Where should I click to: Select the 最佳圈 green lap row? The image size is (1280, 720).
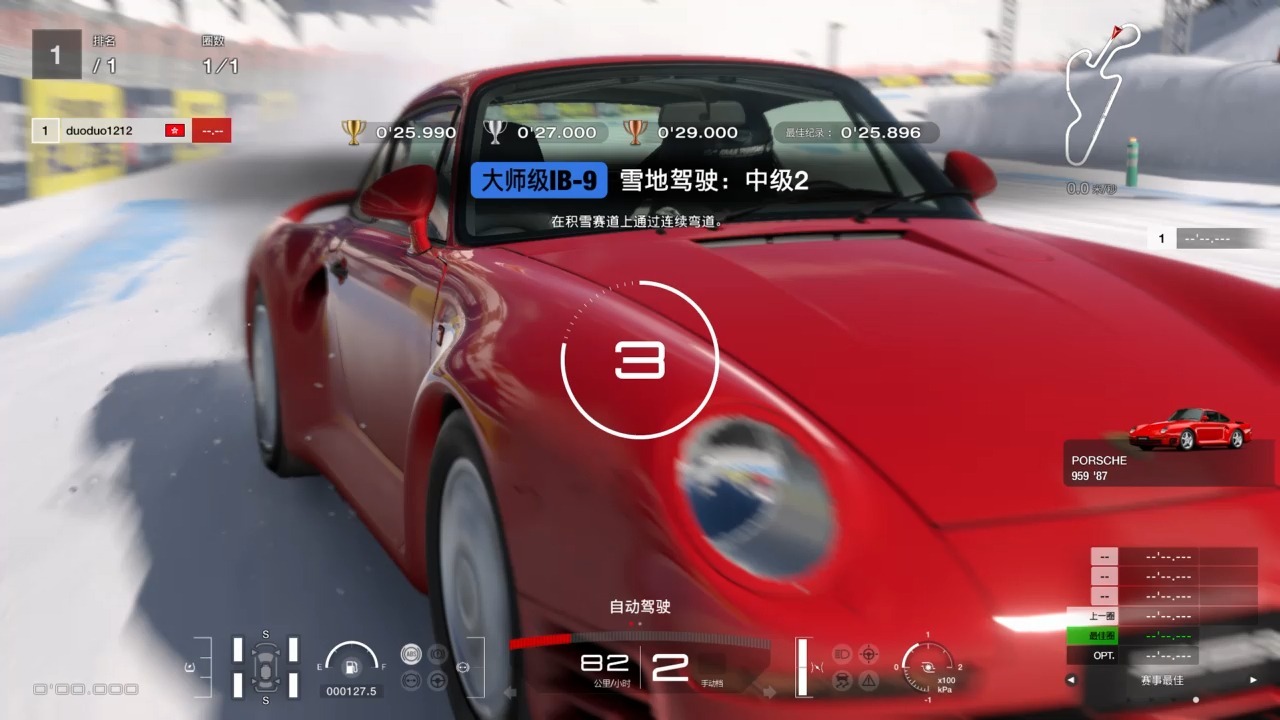click(1160, 636)
